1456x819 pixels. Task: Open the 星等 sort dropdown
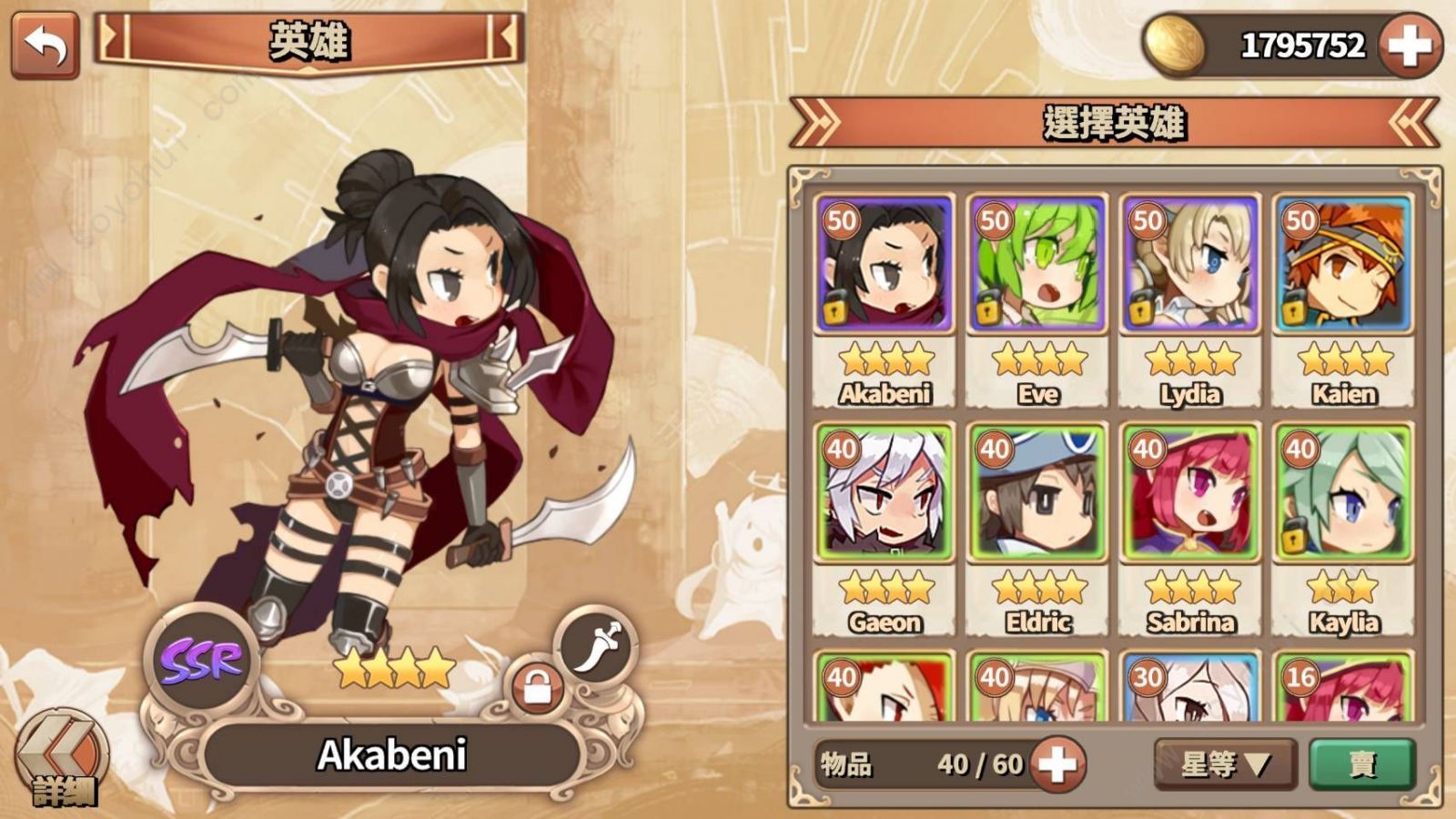1225,763
